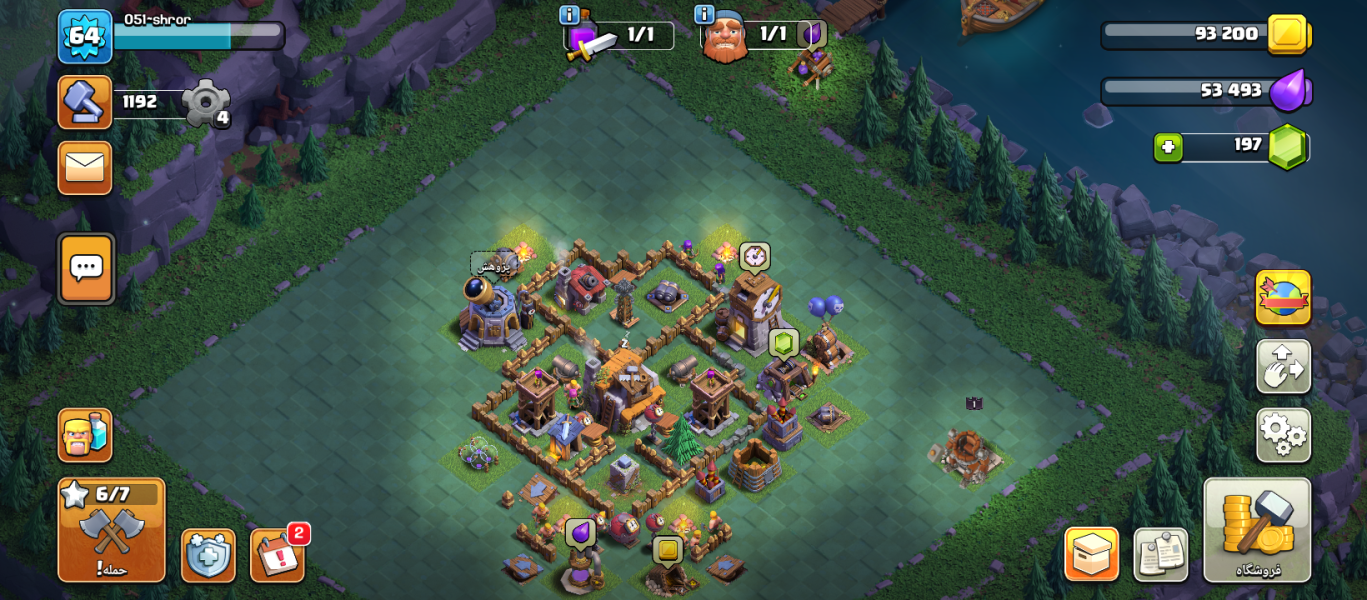Open the clipboard notes icon
The height and width of the screenshot is (600, 1367).
point(1160,554)
